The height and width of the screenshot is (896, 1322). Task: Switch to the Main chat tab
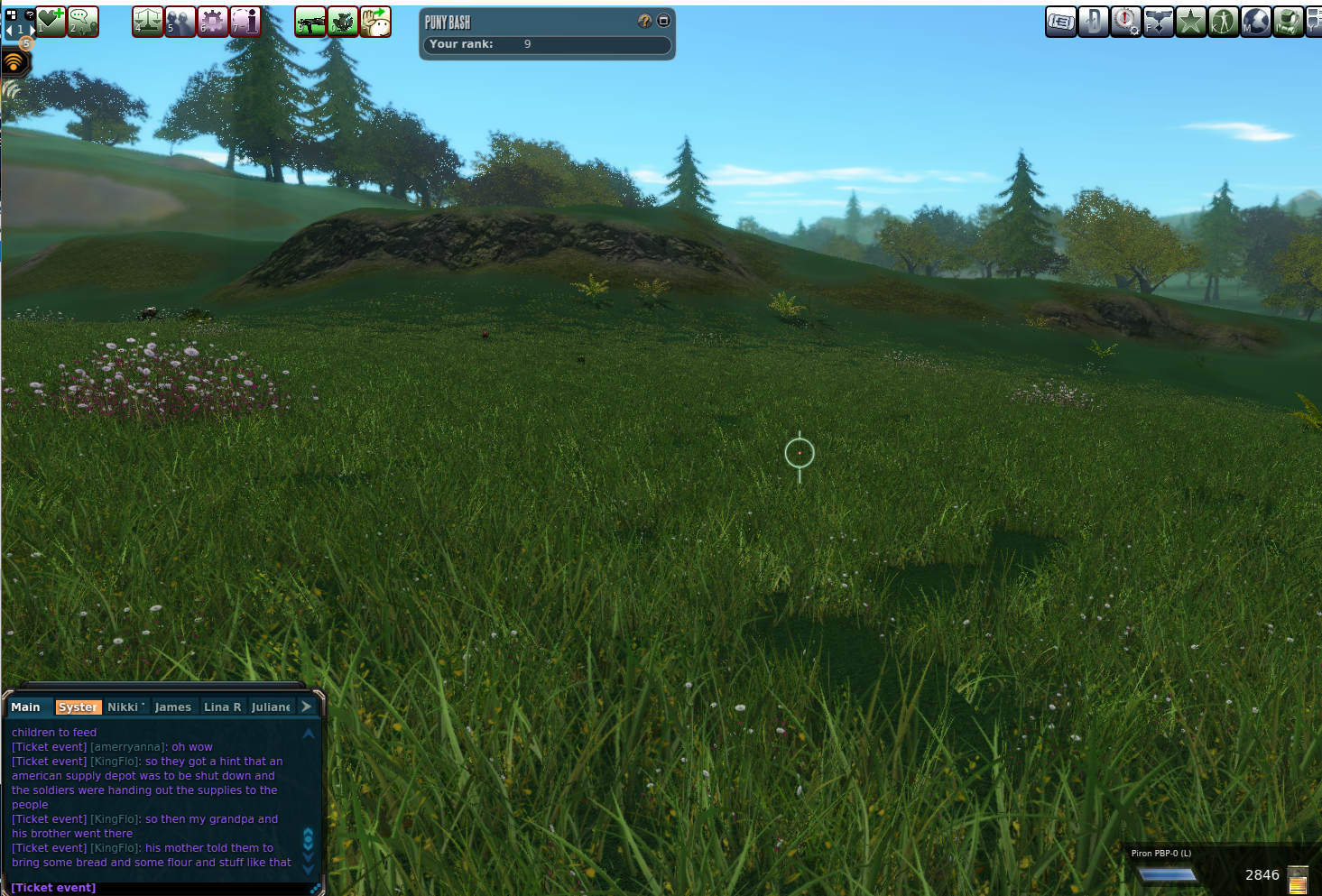pyautogui.click(x=25, y=707)
